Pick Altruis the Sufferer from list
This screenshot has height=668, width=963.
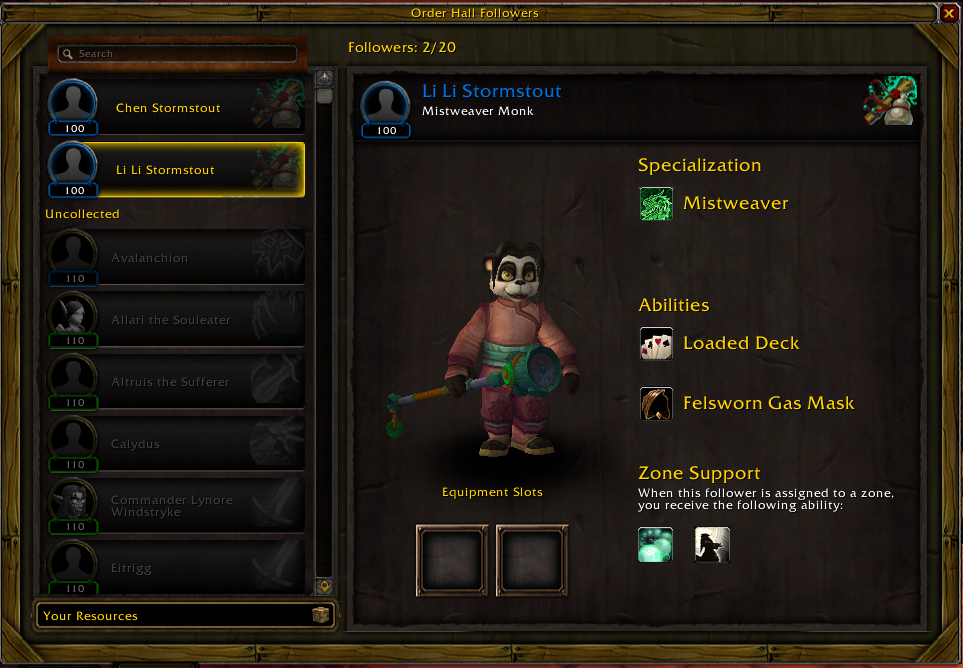pyautogui.click(x=175, y=382)
